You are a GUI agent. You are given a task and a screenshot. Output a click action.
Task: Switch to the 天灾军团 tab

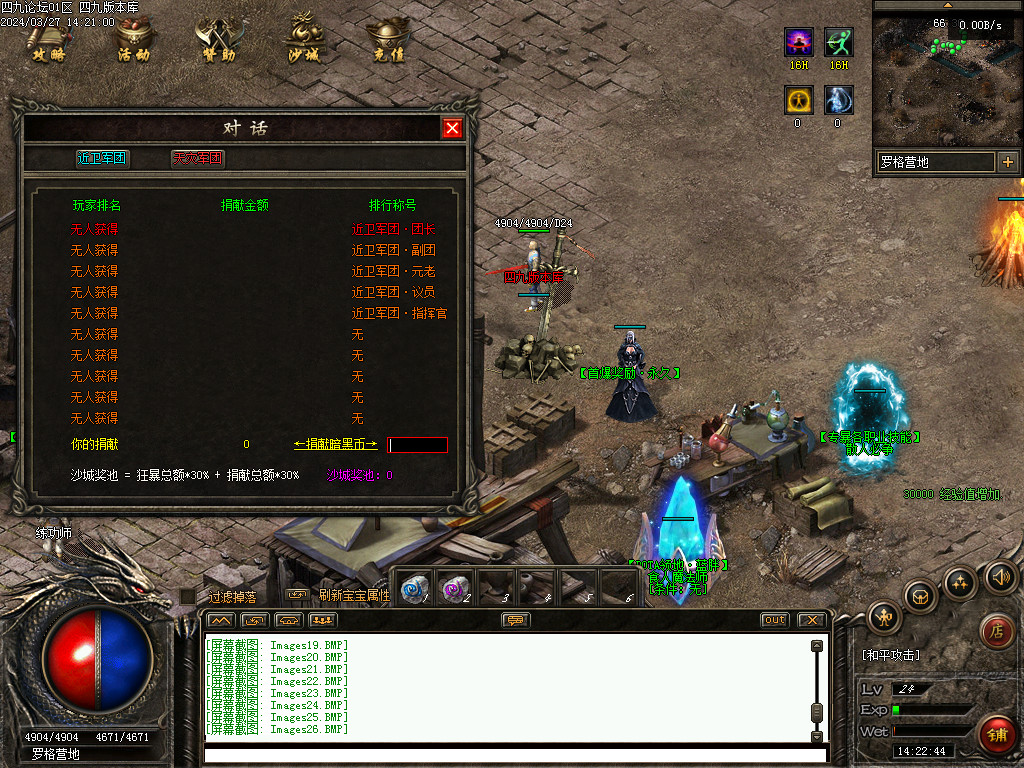[x=197, y=158]
